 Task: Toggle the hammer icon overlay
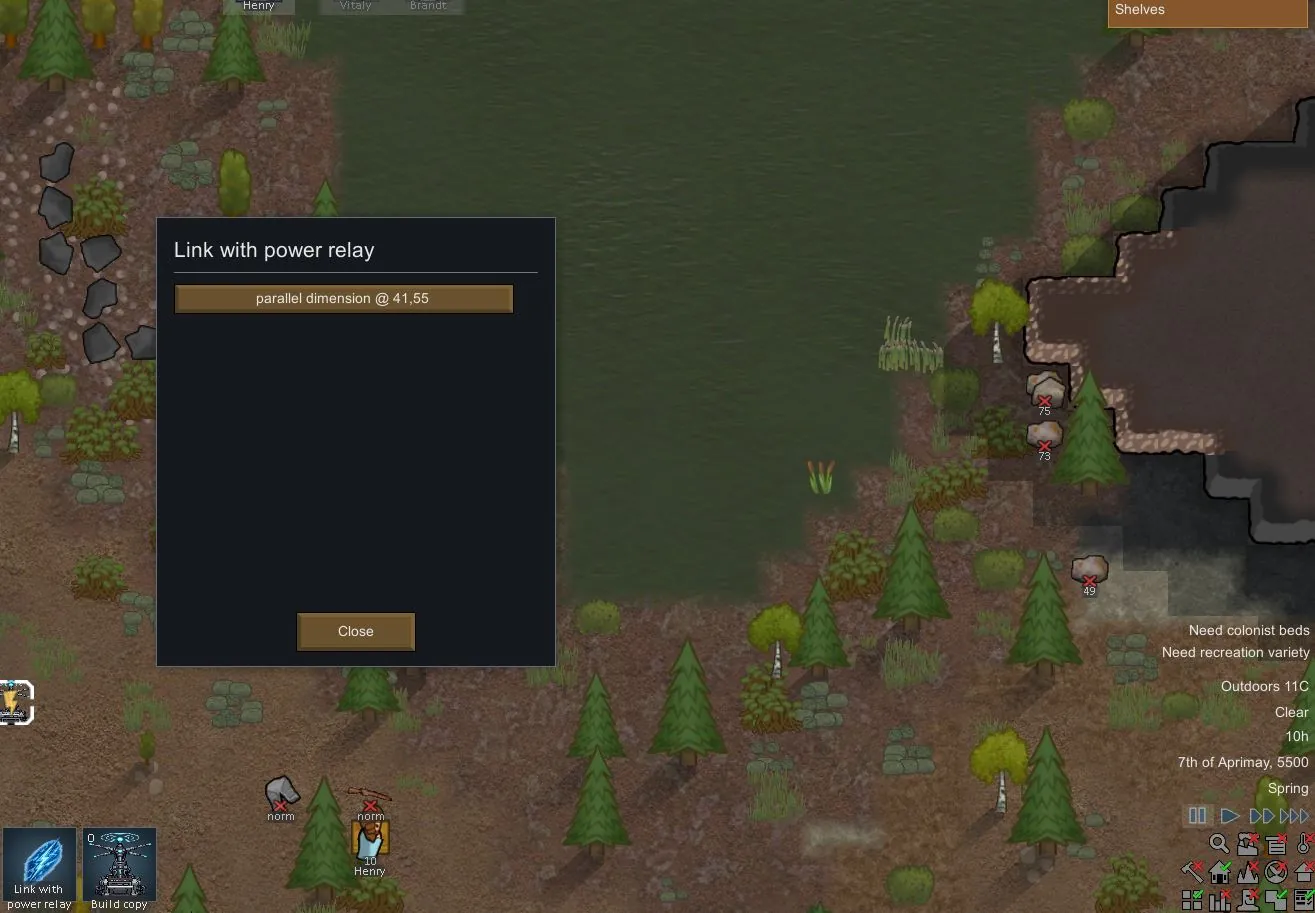[x=1192, y=872]
